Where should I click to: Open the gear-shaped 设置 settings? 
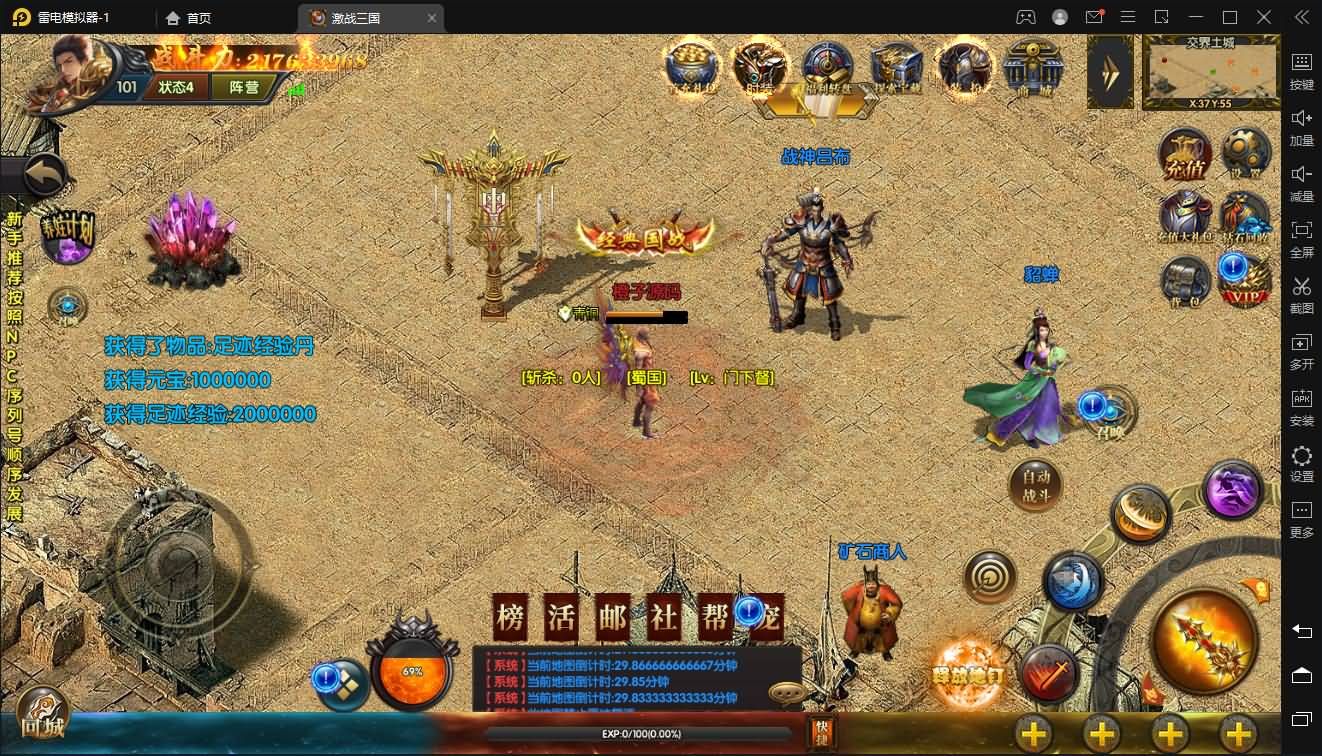[x=1245, y=154]
